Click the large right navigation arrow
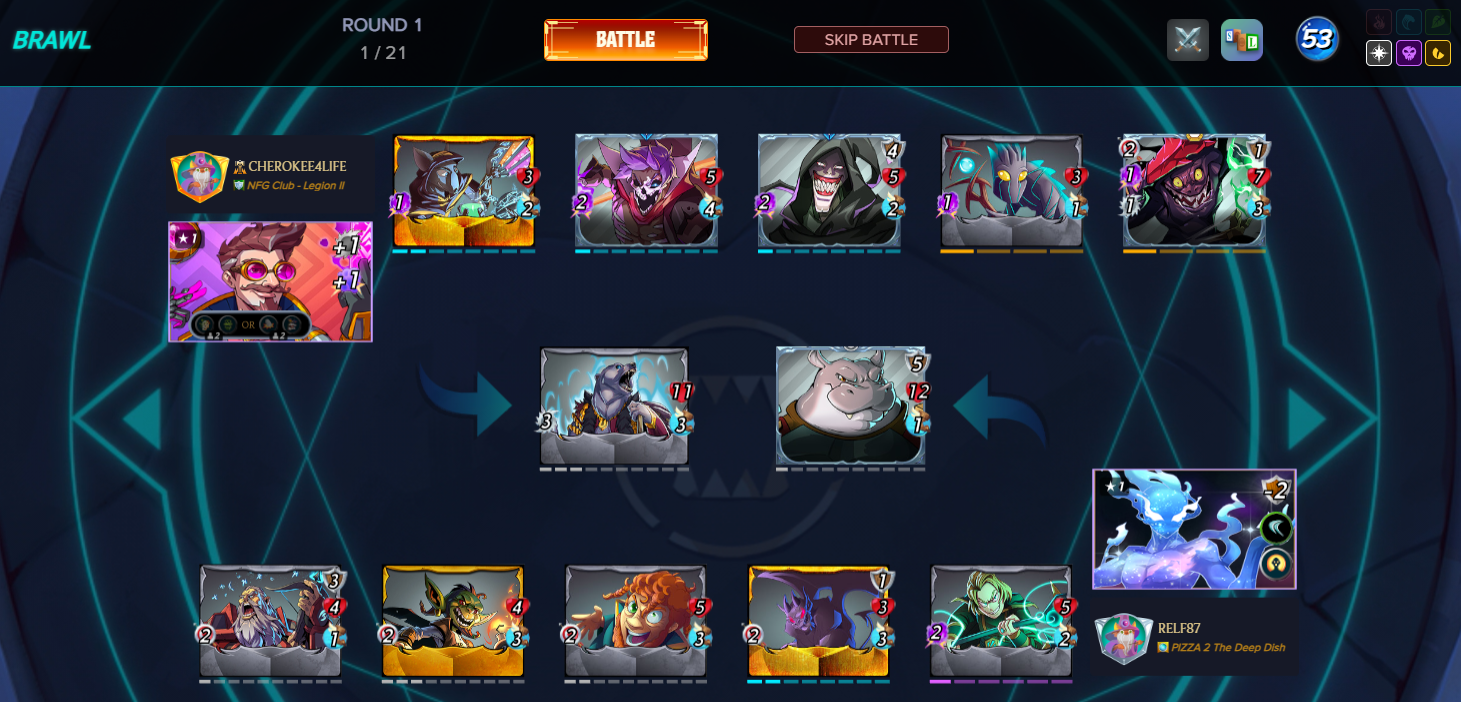Screen dimensions: 1461x702 click(1307, 417)
